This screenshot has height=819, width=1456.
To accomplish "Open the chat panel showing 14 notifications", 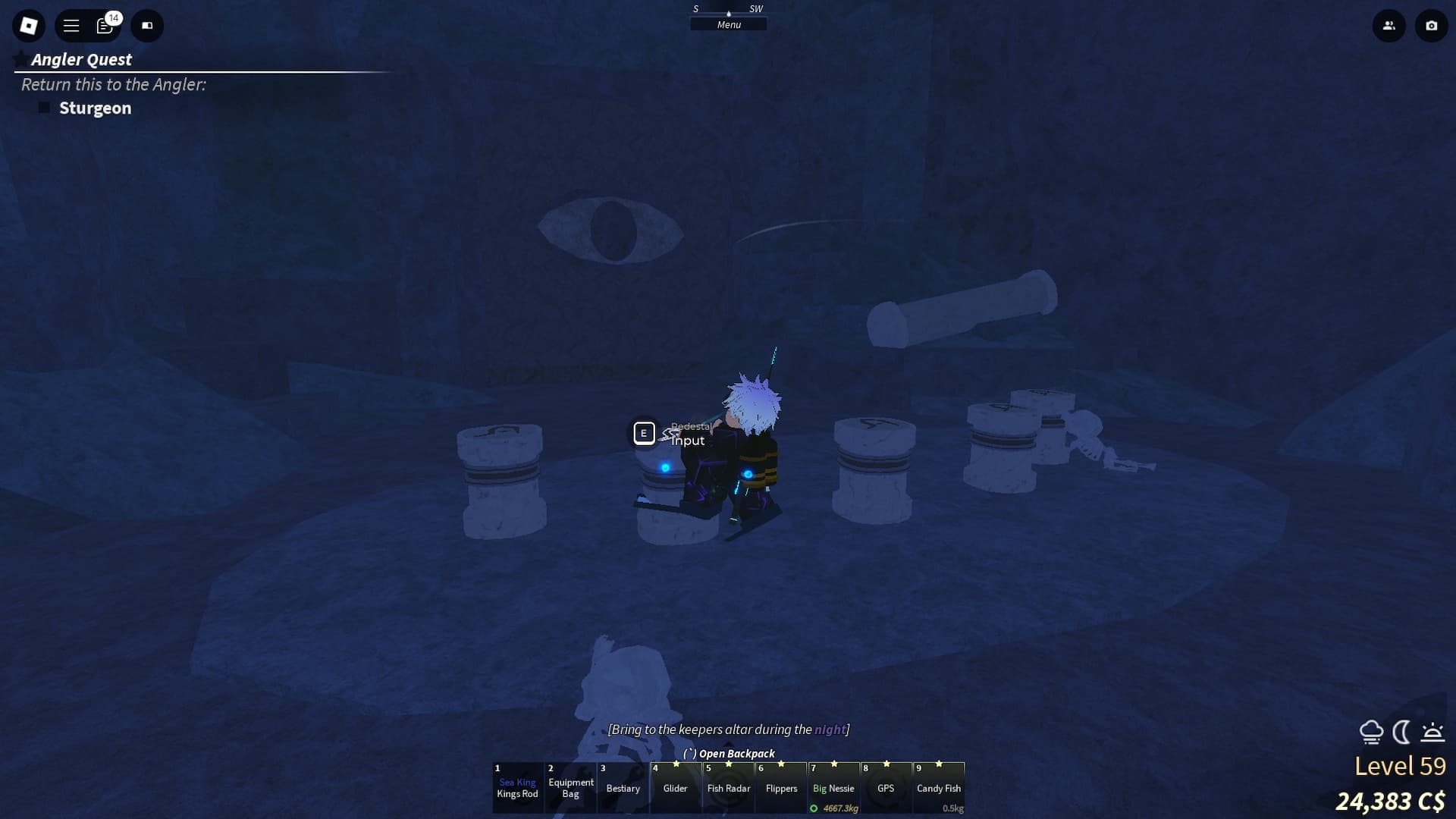I will pyautogui.click(x=105, y=25).
